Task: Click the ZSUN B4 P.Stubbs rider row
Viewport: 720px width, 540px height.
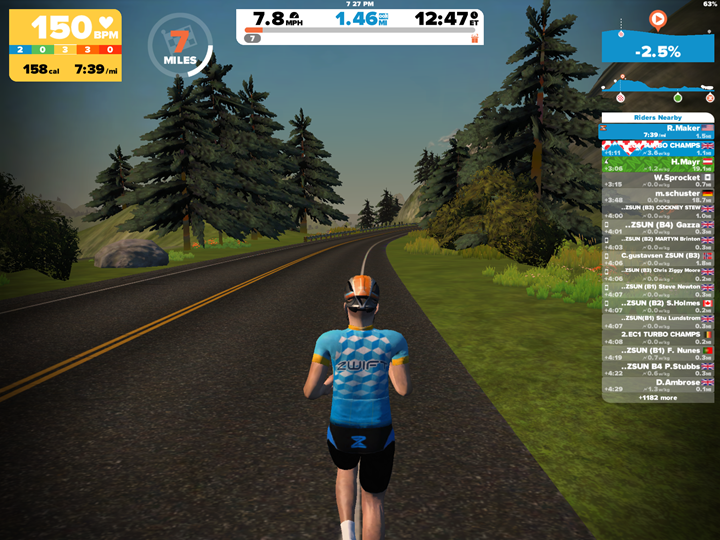Action: click(x=657, y=369)
